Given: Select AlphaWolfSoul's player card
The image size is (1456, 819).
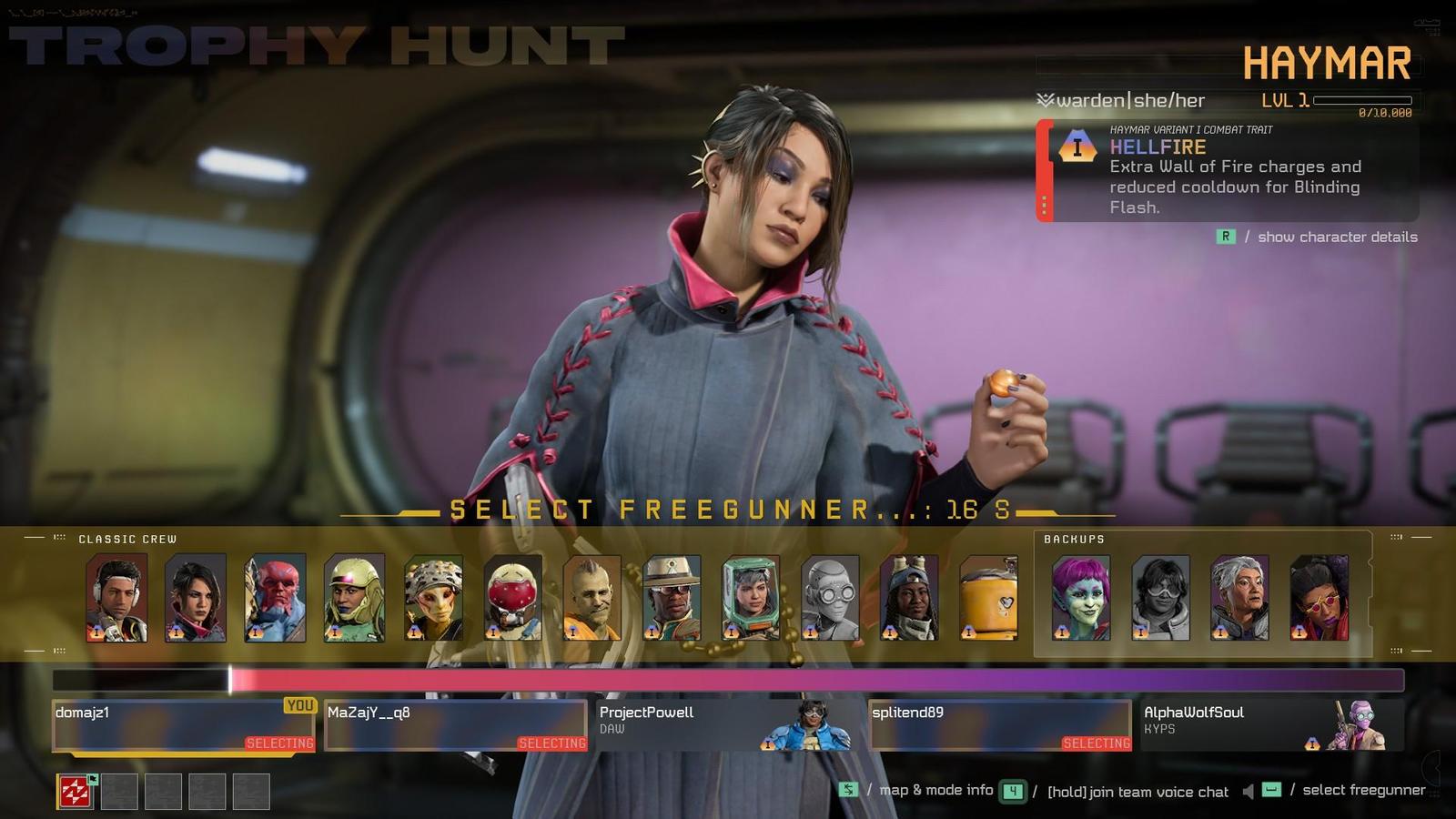Looking at the screenshot, I should pos(1271,725).
